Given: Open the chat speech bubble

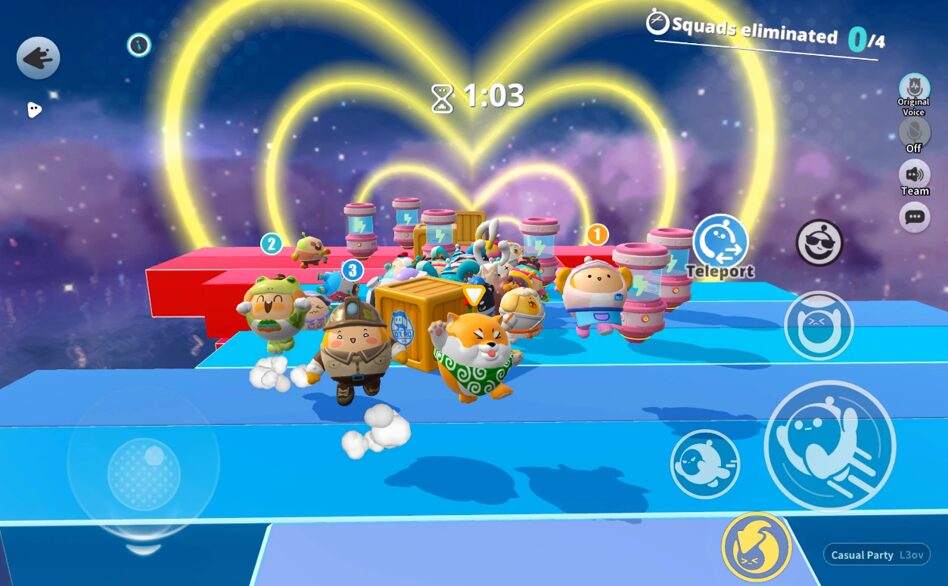Looking at the screenshot, I should click(x=914, y=216).
